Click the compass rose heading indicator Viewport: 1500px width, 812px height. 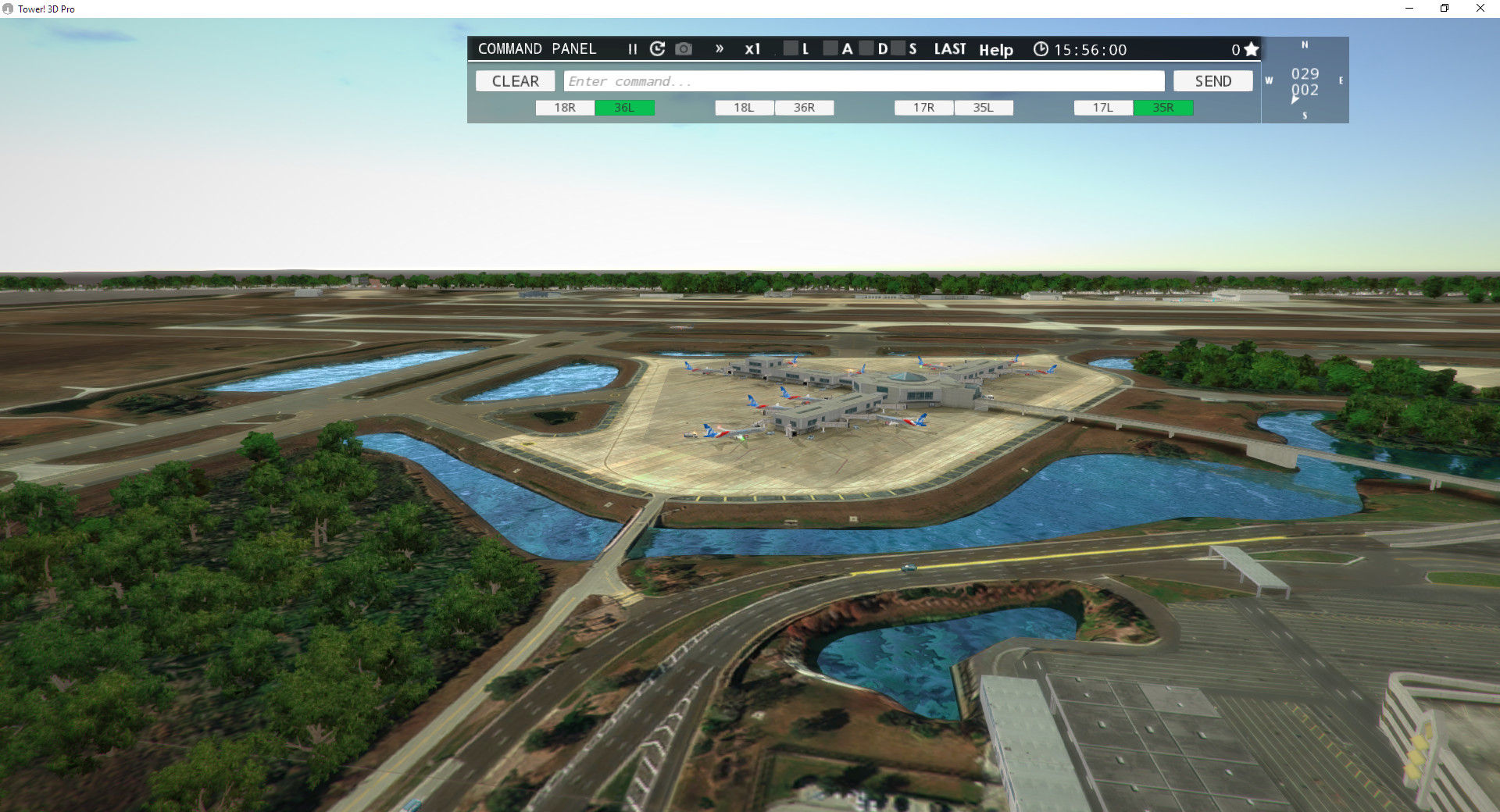tap(1305, 80)
